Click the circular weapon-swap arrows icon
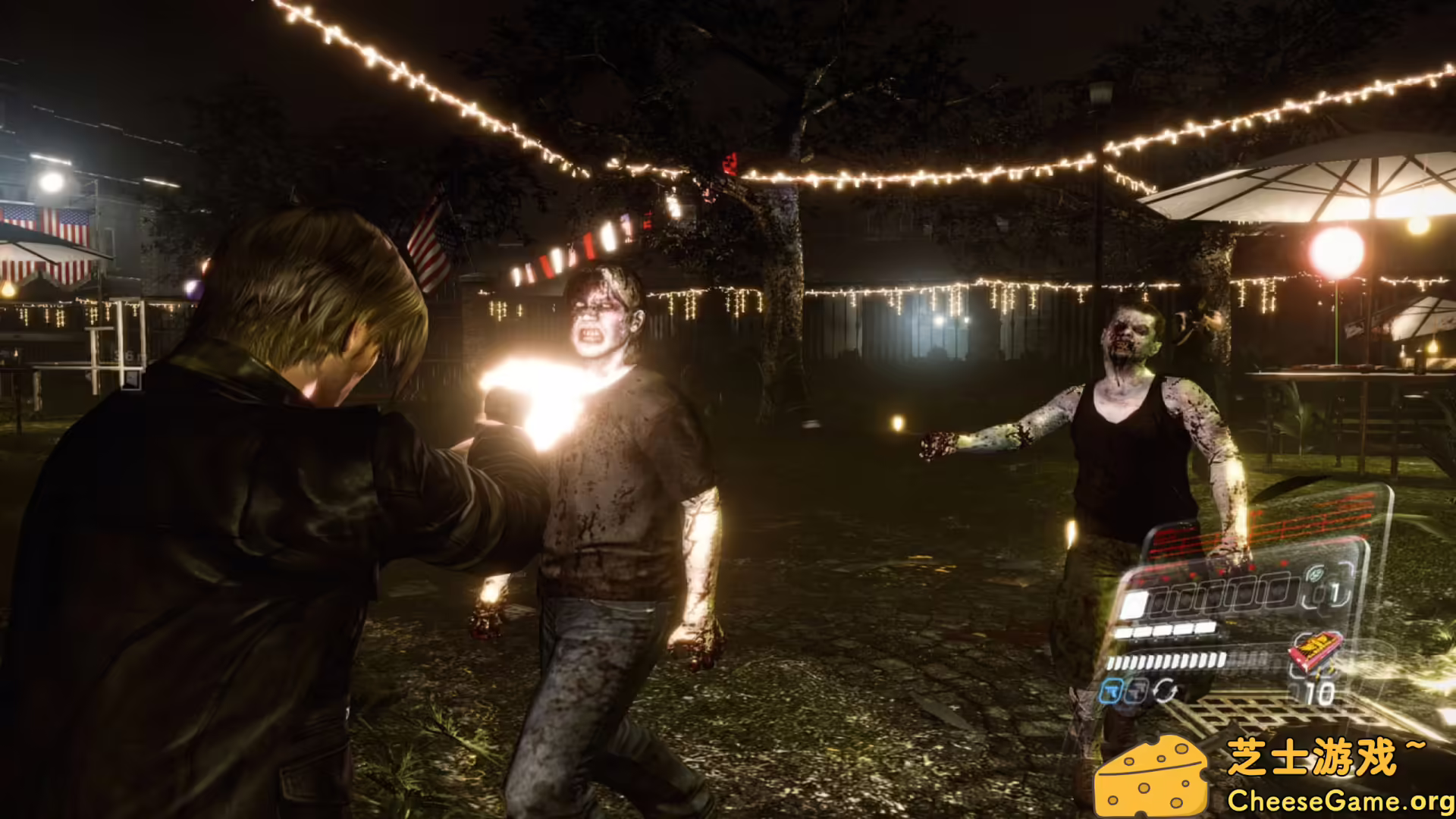Image resolution: width=1456 pixels, height=819 pixels. coord(1166,689)
